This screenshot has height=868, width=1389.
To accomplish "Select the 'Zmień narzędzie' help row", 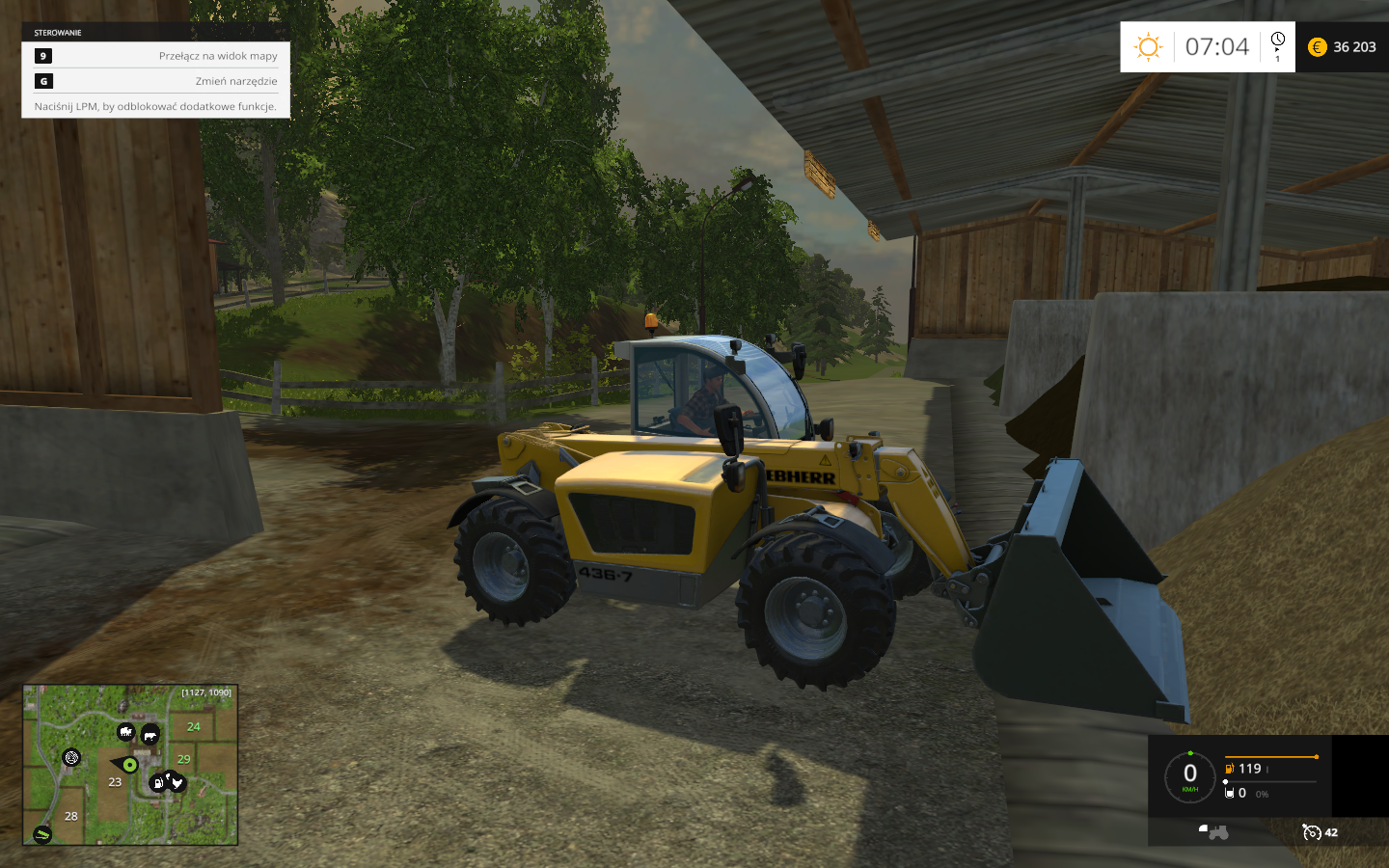I will tap(156, 81).
